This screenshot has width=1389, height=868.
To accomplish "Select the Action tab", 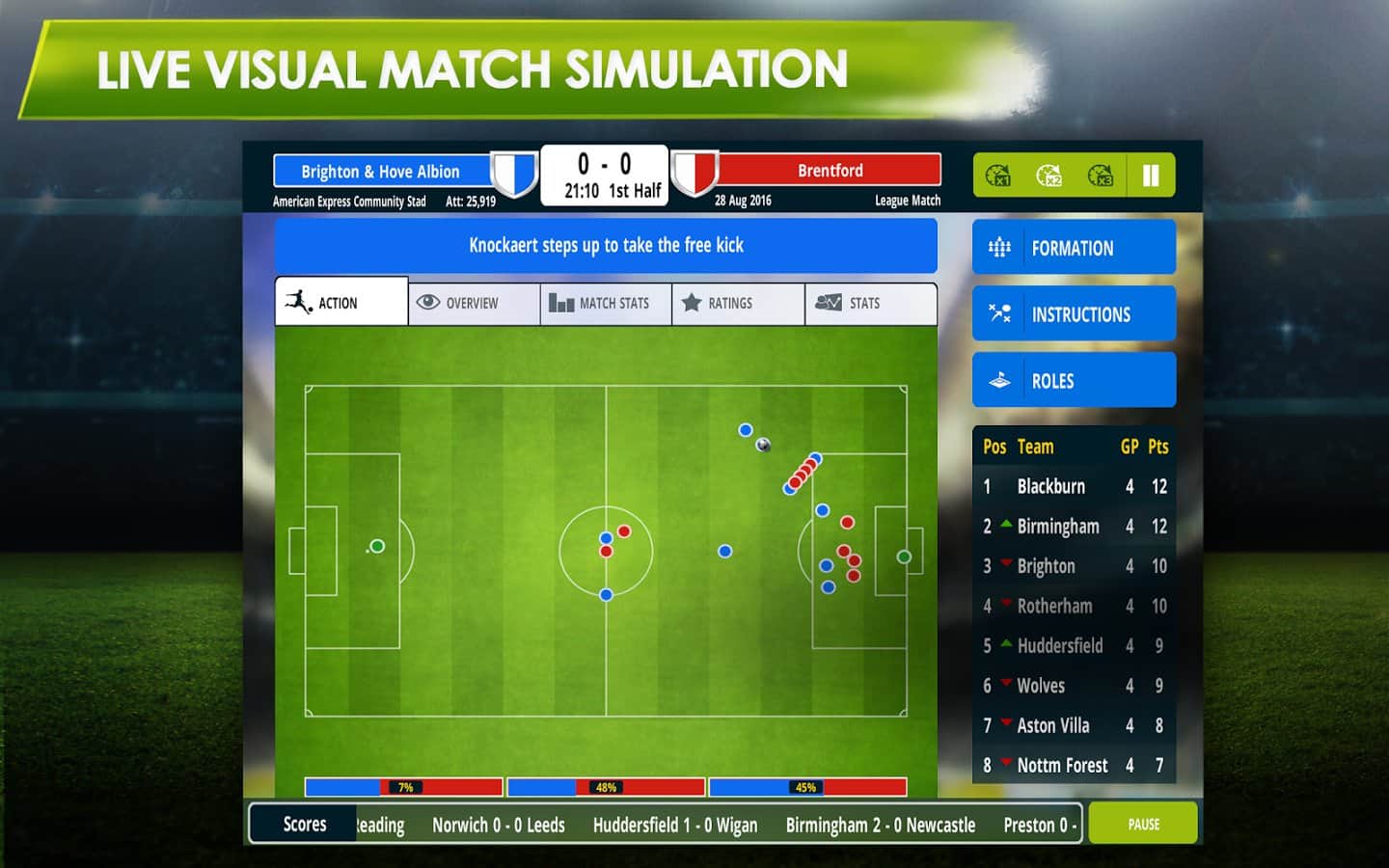I will 340,303.
